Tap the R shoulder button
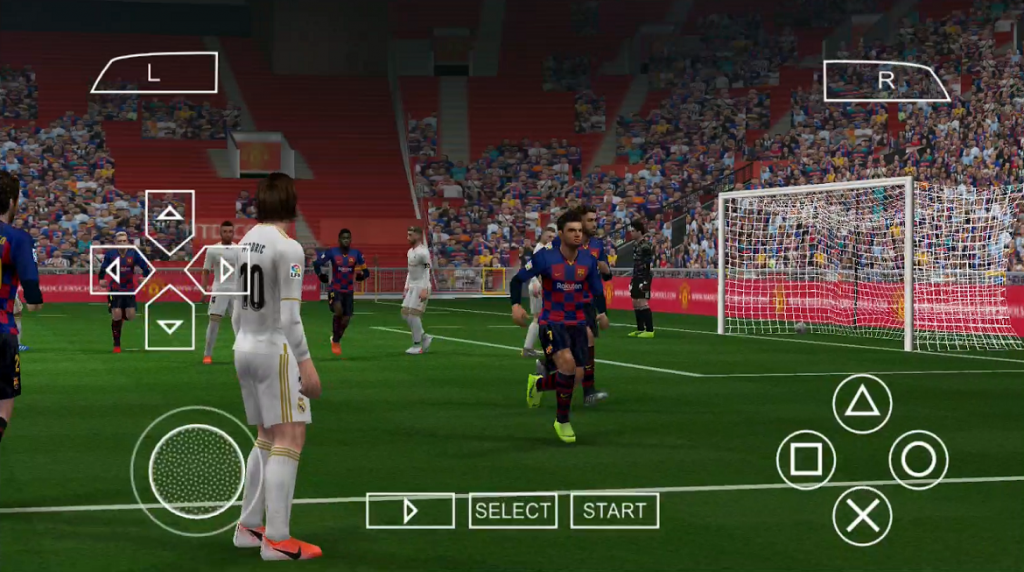 click(x=885, y=81)
